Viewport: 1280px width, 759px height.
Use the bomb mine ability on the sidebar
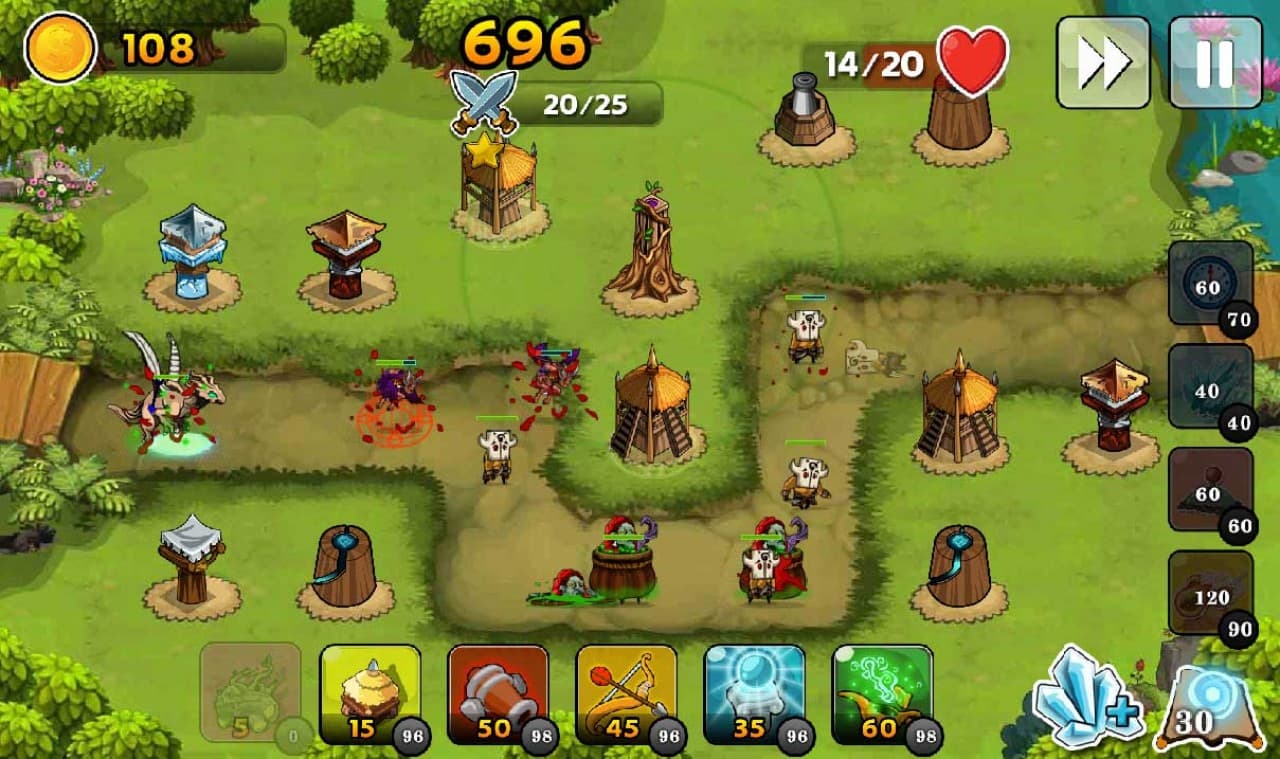pos(1210,490)
